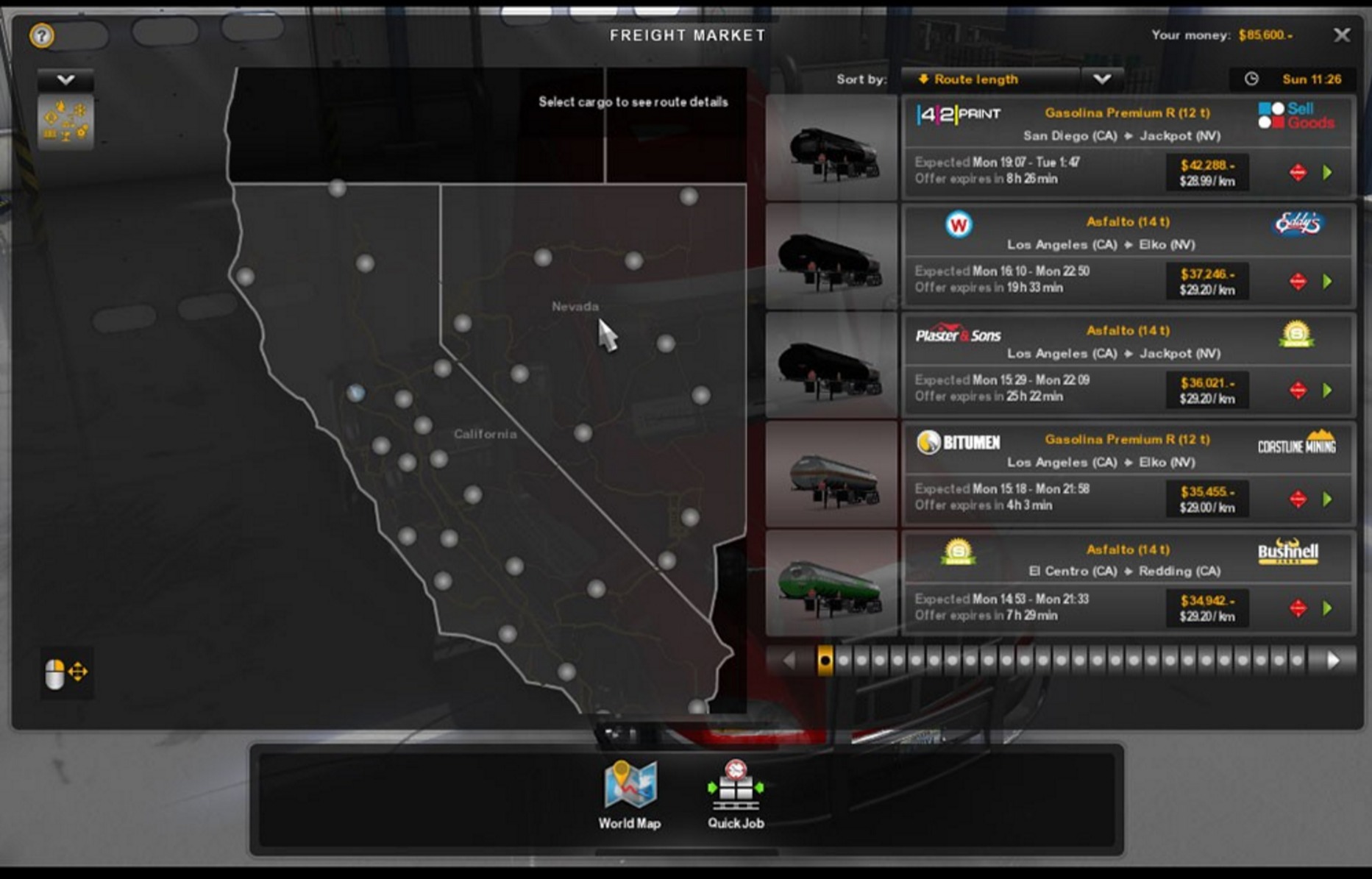Click the green arrow on the $34,942 job
This screenshot has height=879, width=1372.
tap(1328, 608)
